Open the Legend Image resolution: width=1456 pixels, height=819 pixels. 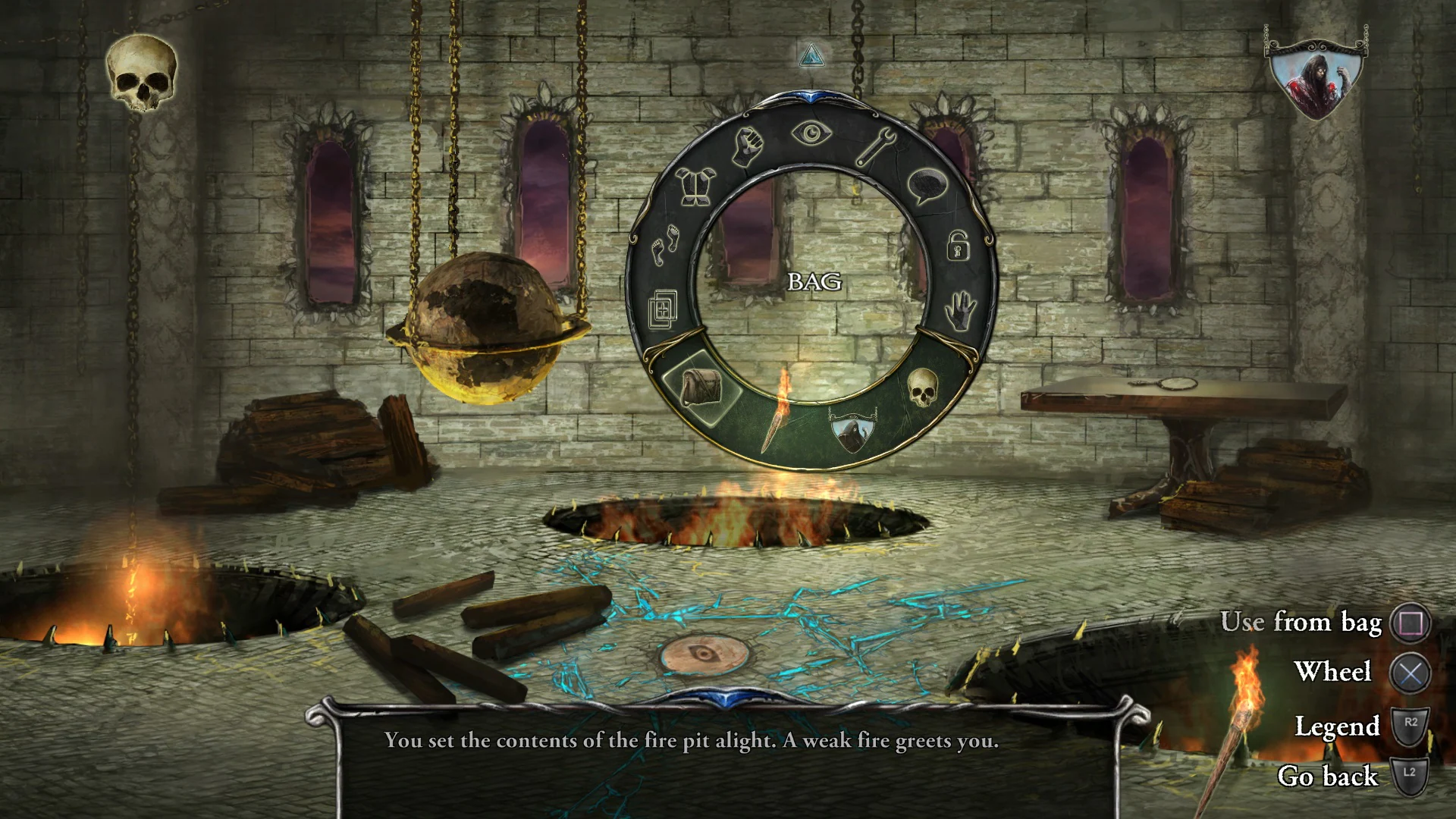tap(1338, 726)
